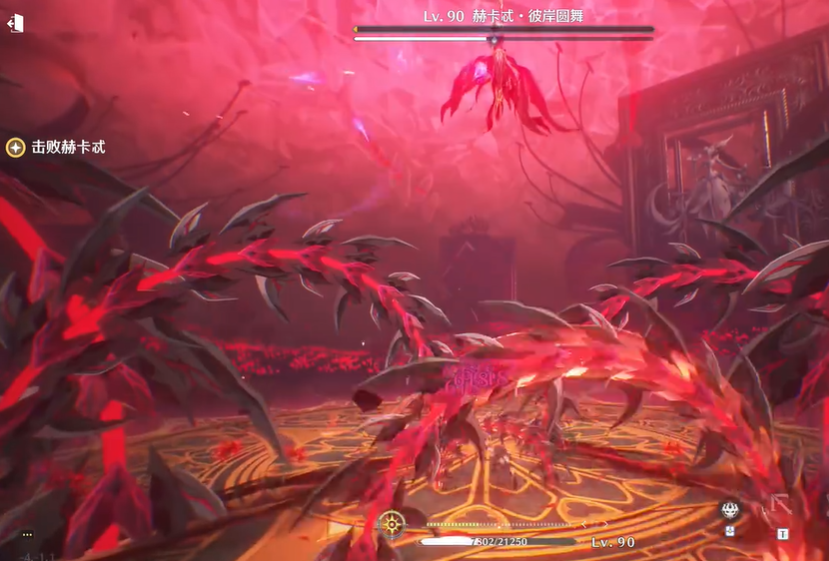Open the three-dots chat button
Screen dimensions: 829x561
pyautogui.click(x=27, y=534)
